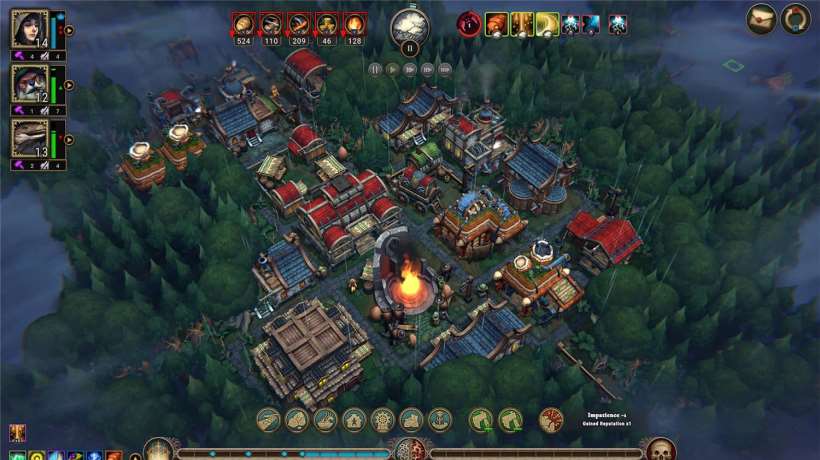The width and height of the screenshot is (820, 460).
Task: Open the first round build category button
Action: point(268,420)
